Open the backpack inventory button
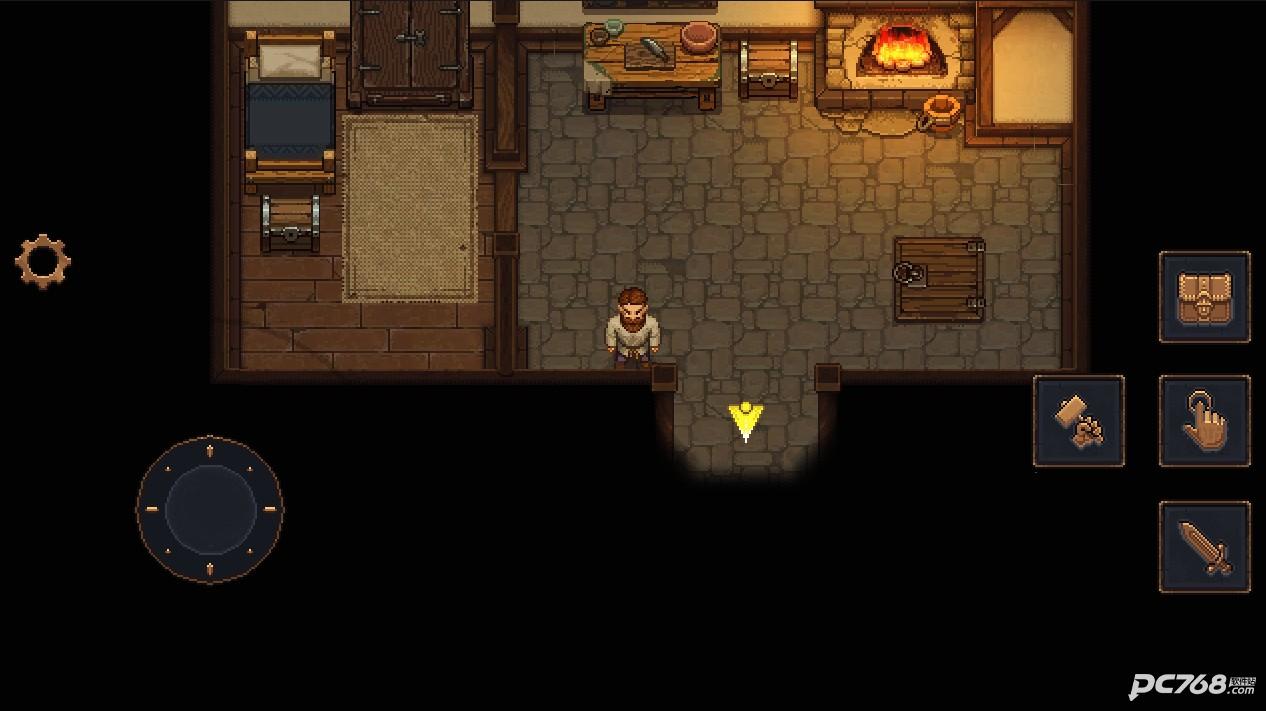 pos(1204,297)
